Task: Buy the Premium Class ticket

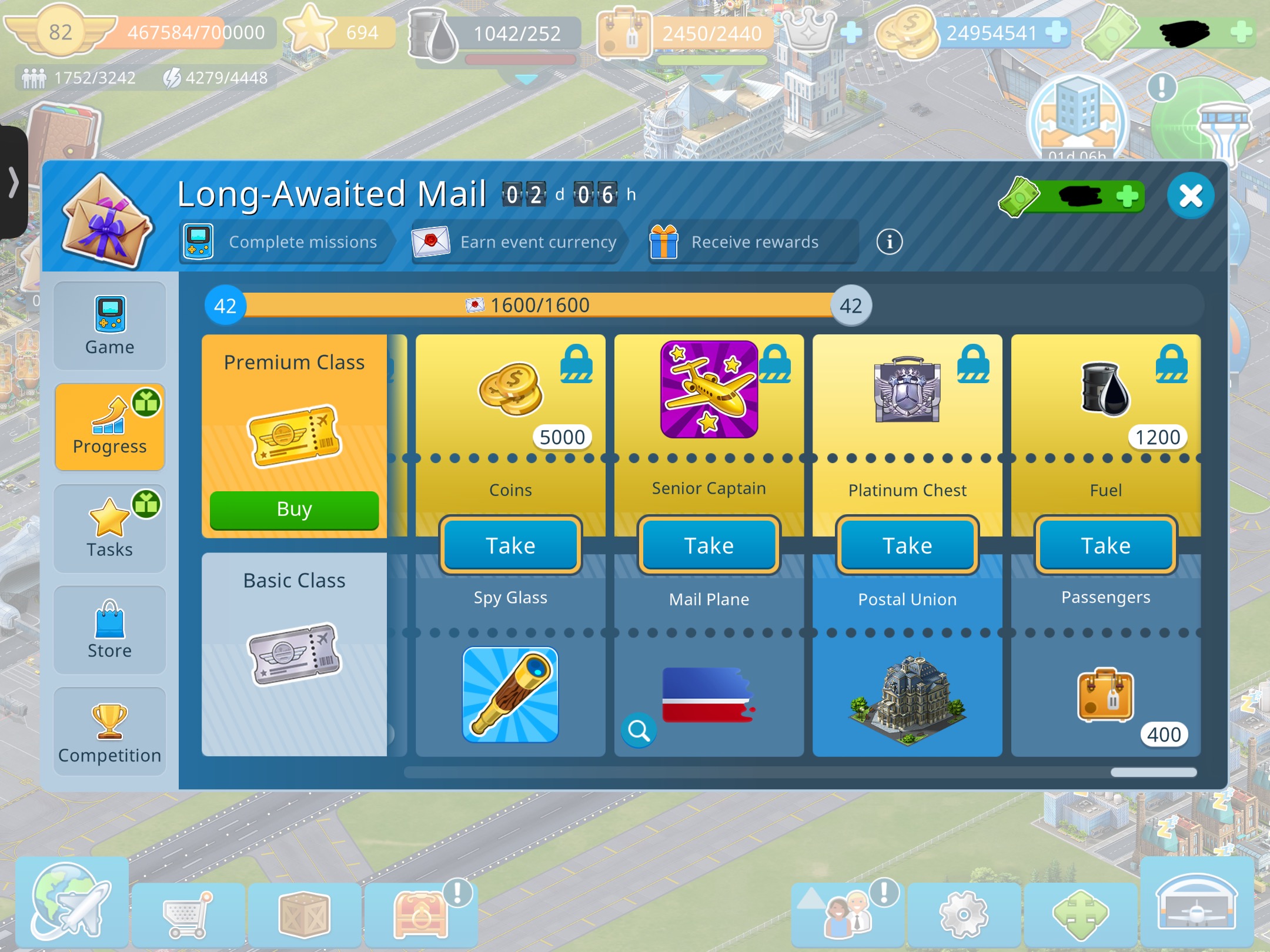Action: [x=294, y=509]
